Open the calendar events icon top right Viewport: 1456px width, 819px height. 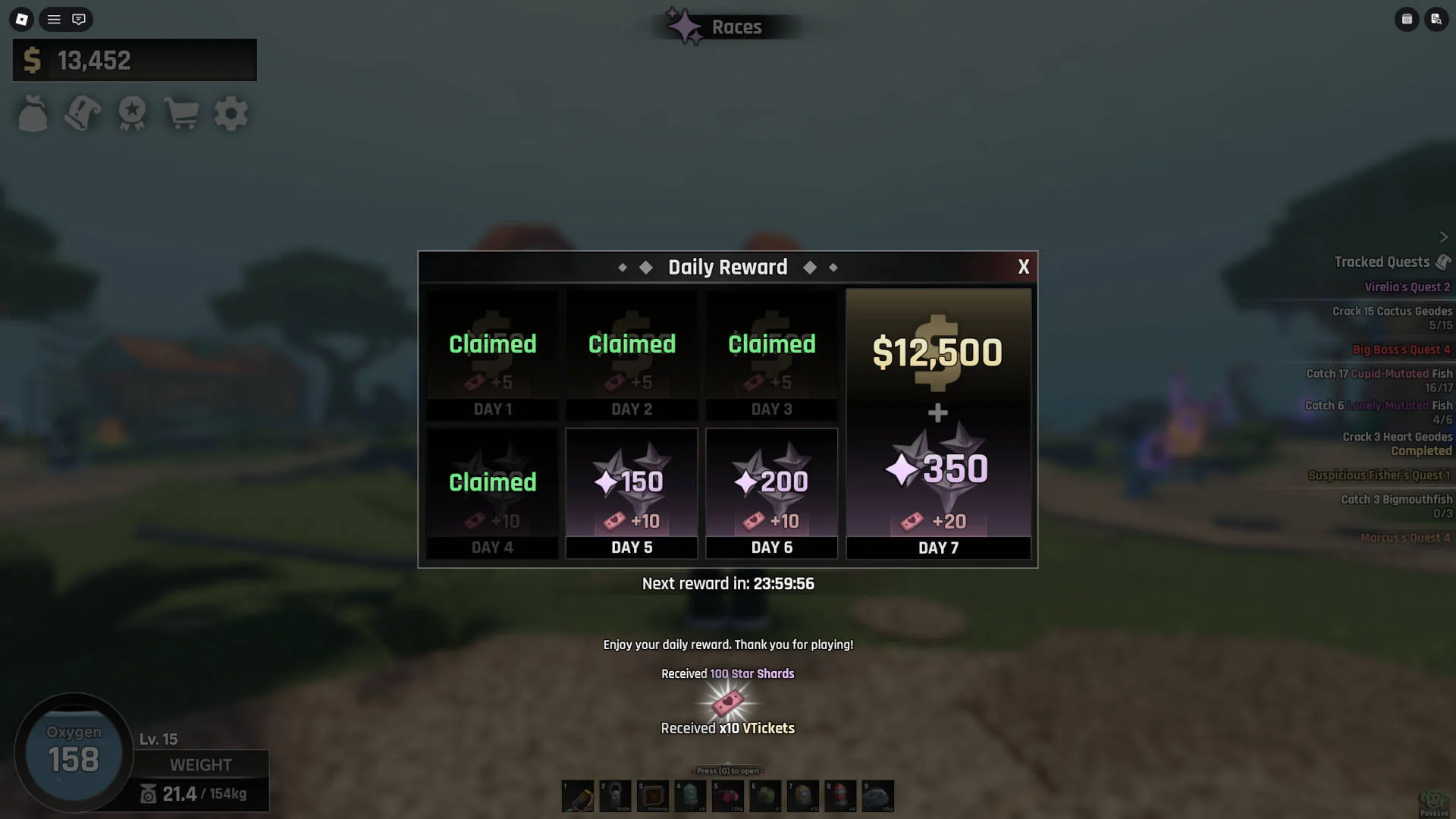pyautogui.click(x=1407, y=19)
